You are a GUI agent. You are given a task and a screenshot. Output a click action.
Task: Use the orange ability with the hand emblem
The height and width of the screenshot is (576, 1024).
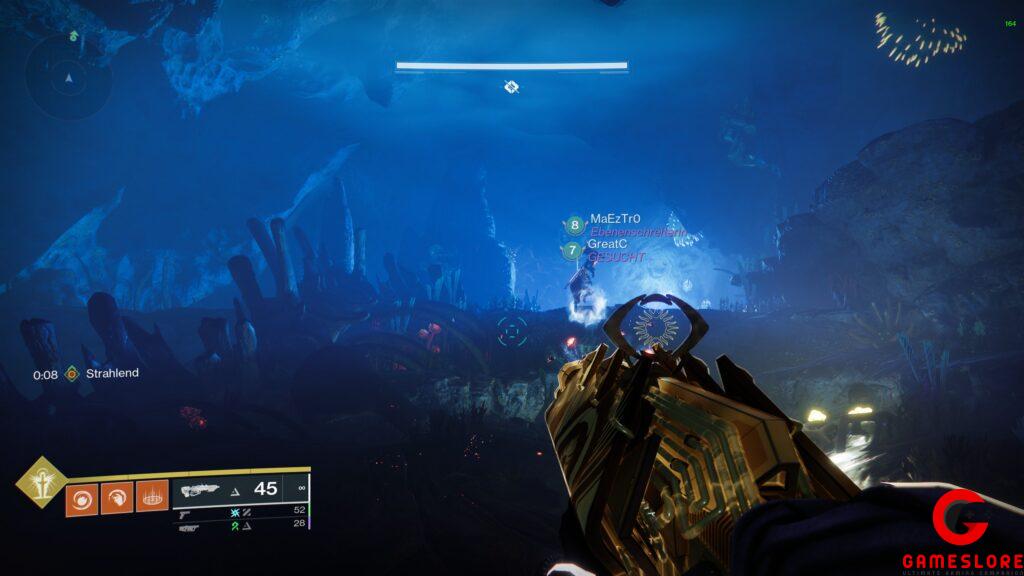(116, 499)
